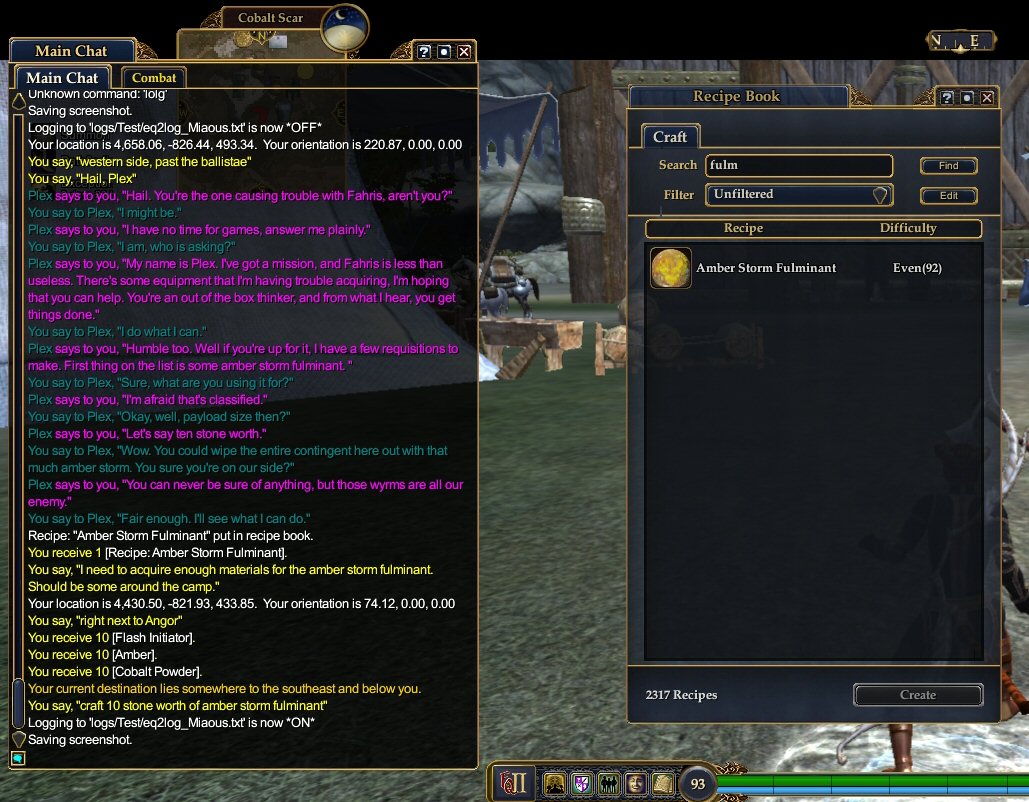The height and width of the screenshot is (802, 1029).
Task: Open help for the chat window
Action: pyautogui.click(x=424, y=51)
